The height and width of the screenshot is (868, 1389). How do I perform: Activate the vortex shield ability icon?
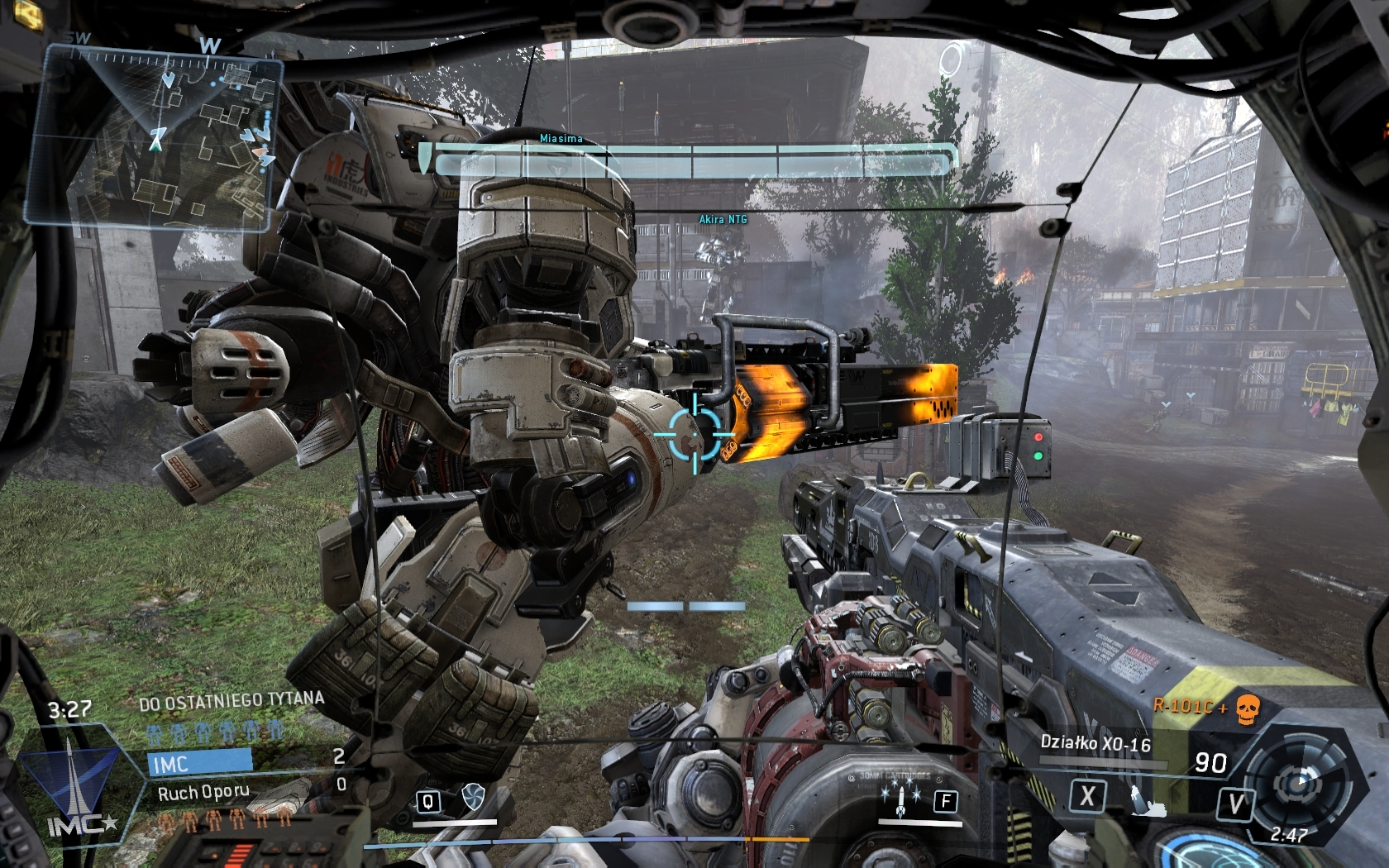point(474,797)
